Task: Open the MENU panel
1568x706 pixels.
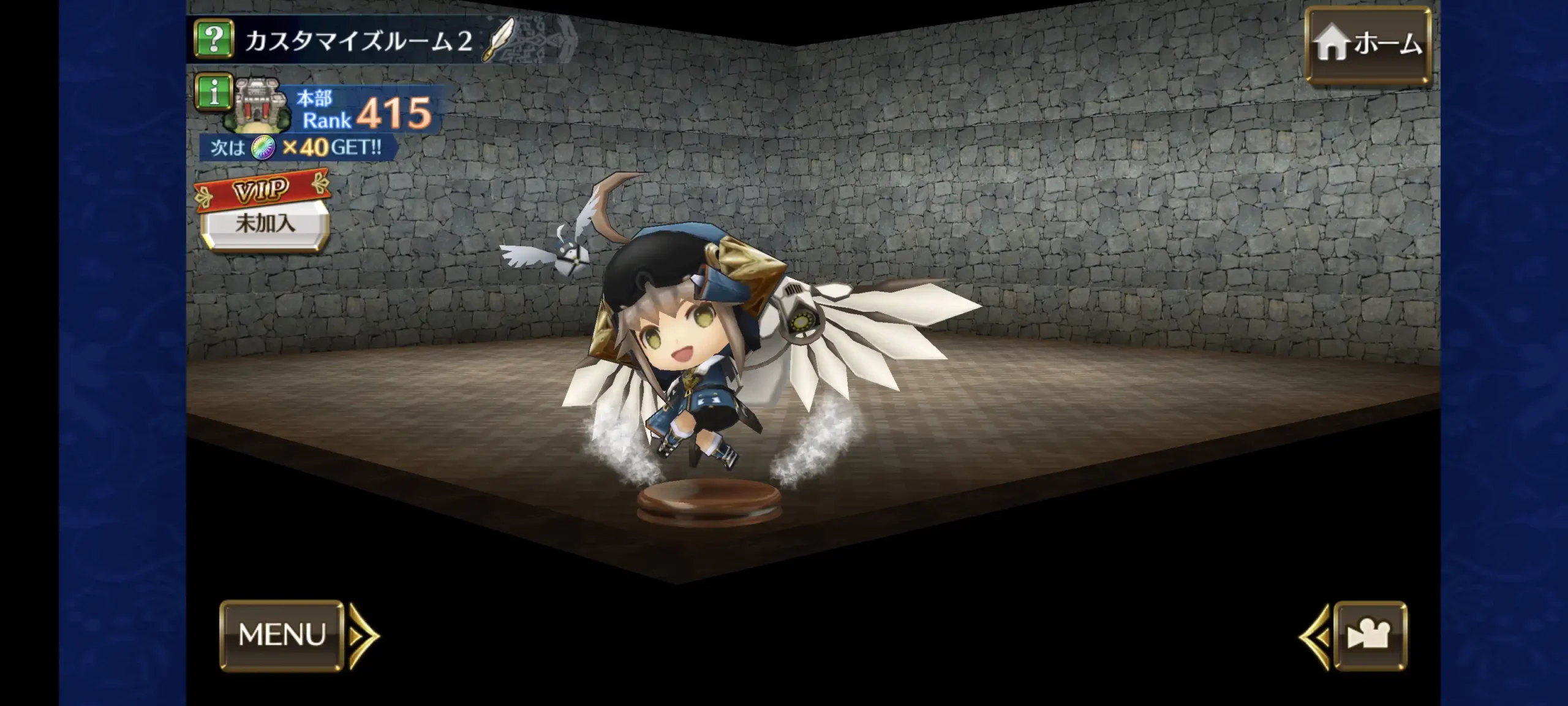Action: click(x=282, y=635)
